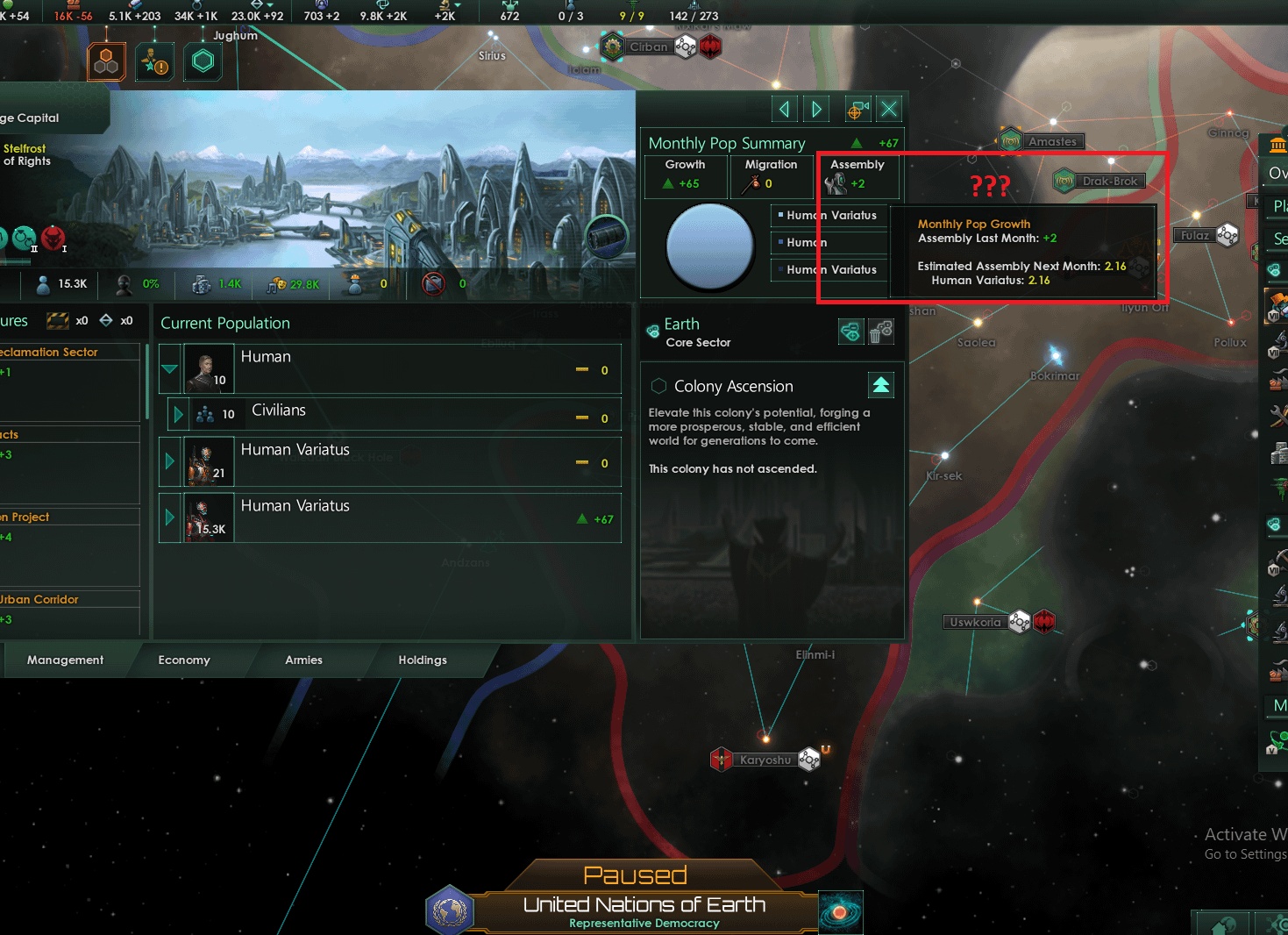Expand the Human Variatus 21 row
Viewport: 1288px width, 935px height.
(x=170, y=461)
